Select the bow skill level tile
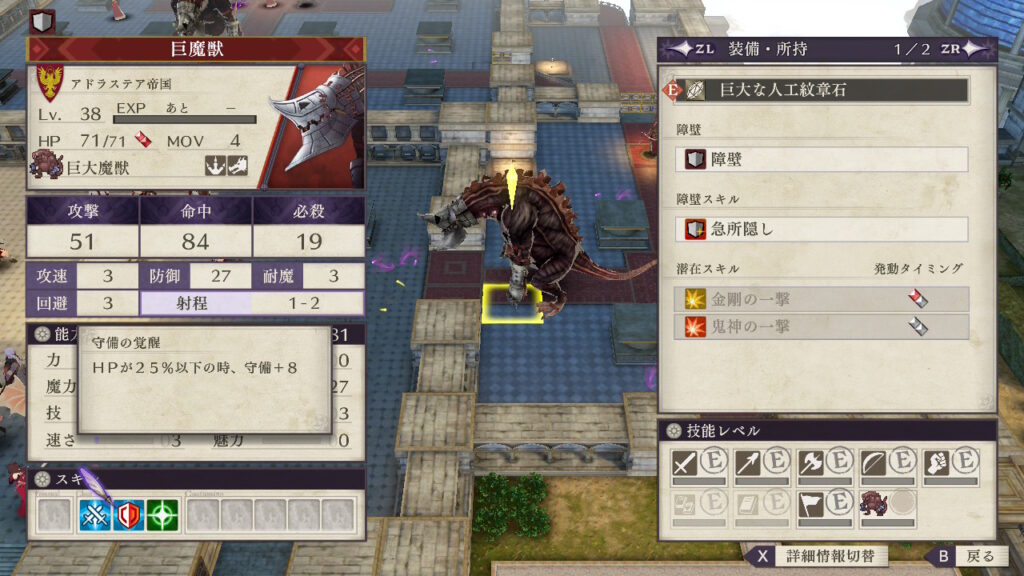Screen dimensions: 1024x576 [x=887, y=463]
